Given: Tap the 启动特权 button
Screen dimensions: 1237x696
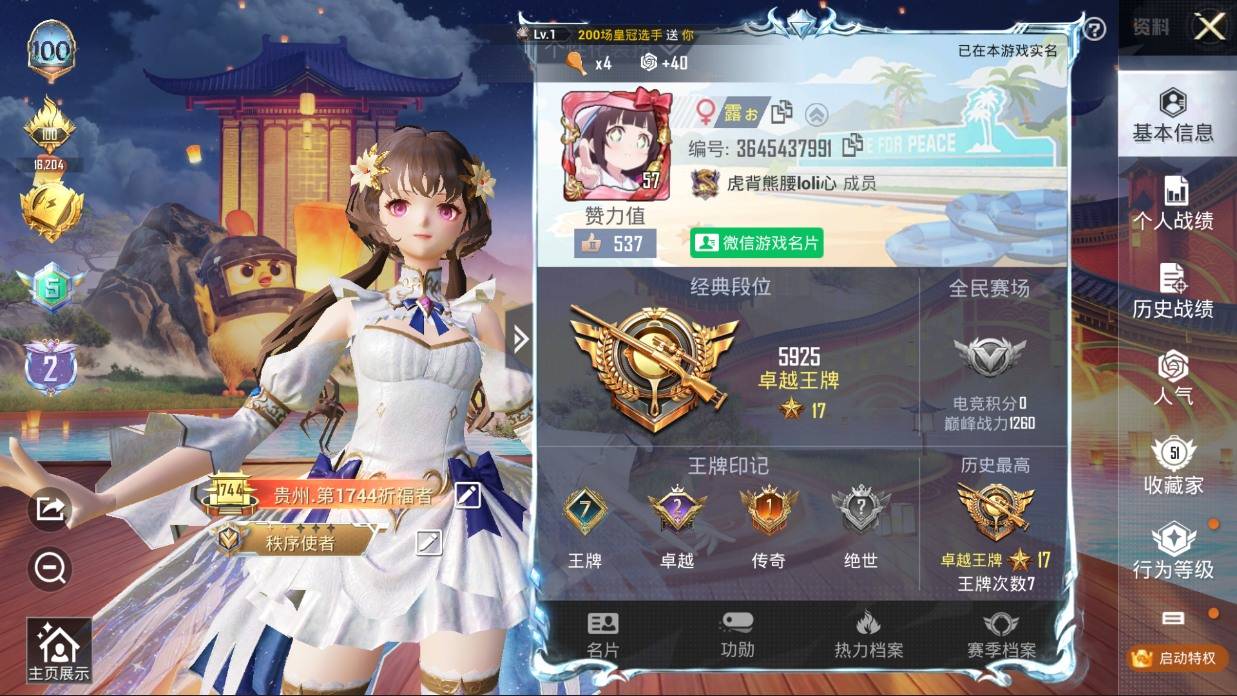Looking at the screenshot, I should click(x=1175, y=658).
